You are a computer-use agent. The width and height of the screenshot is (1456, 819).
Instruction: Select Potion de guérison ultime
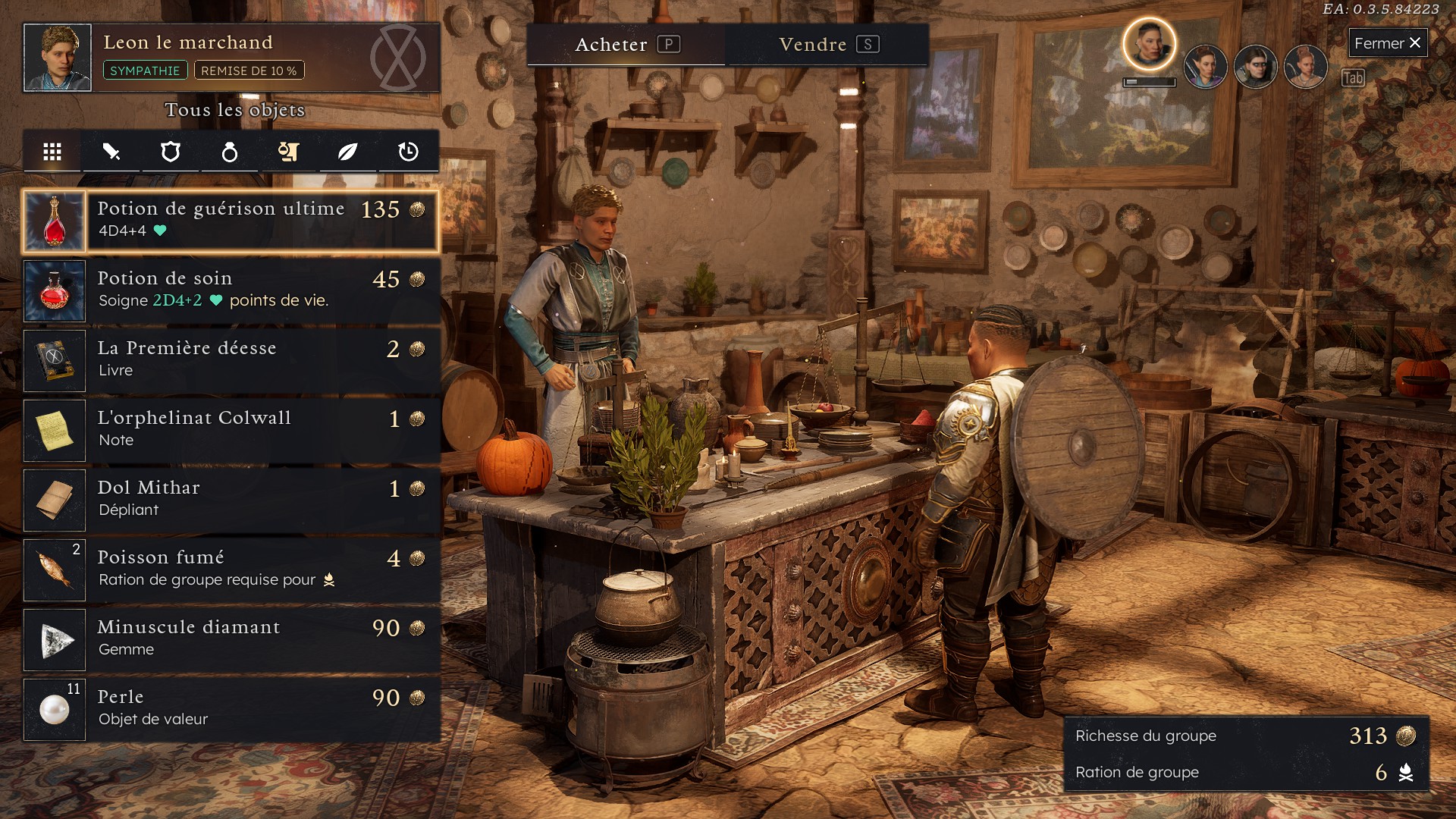coord(231,221)
